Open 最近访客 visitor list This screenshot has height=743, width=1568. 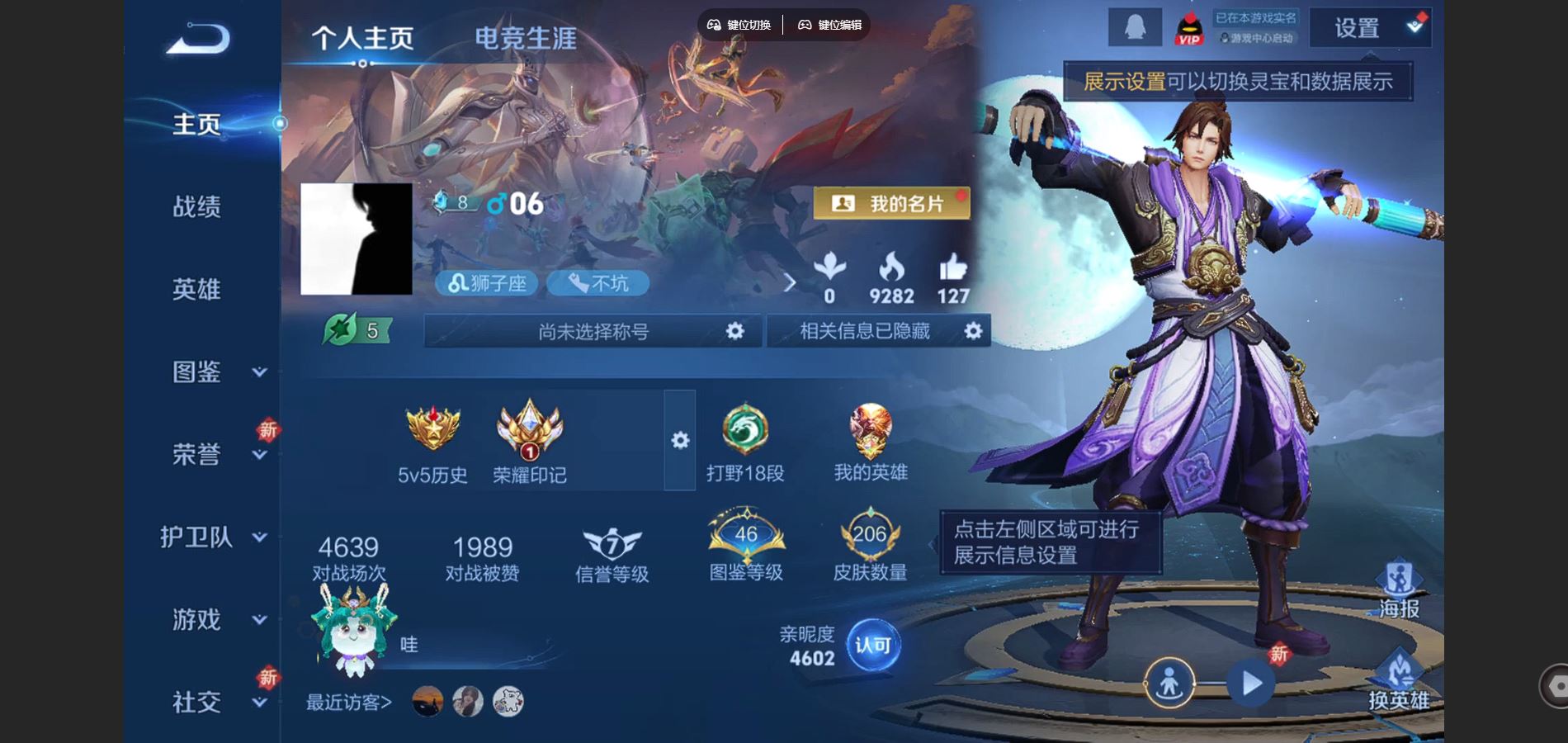coord(349,703)
